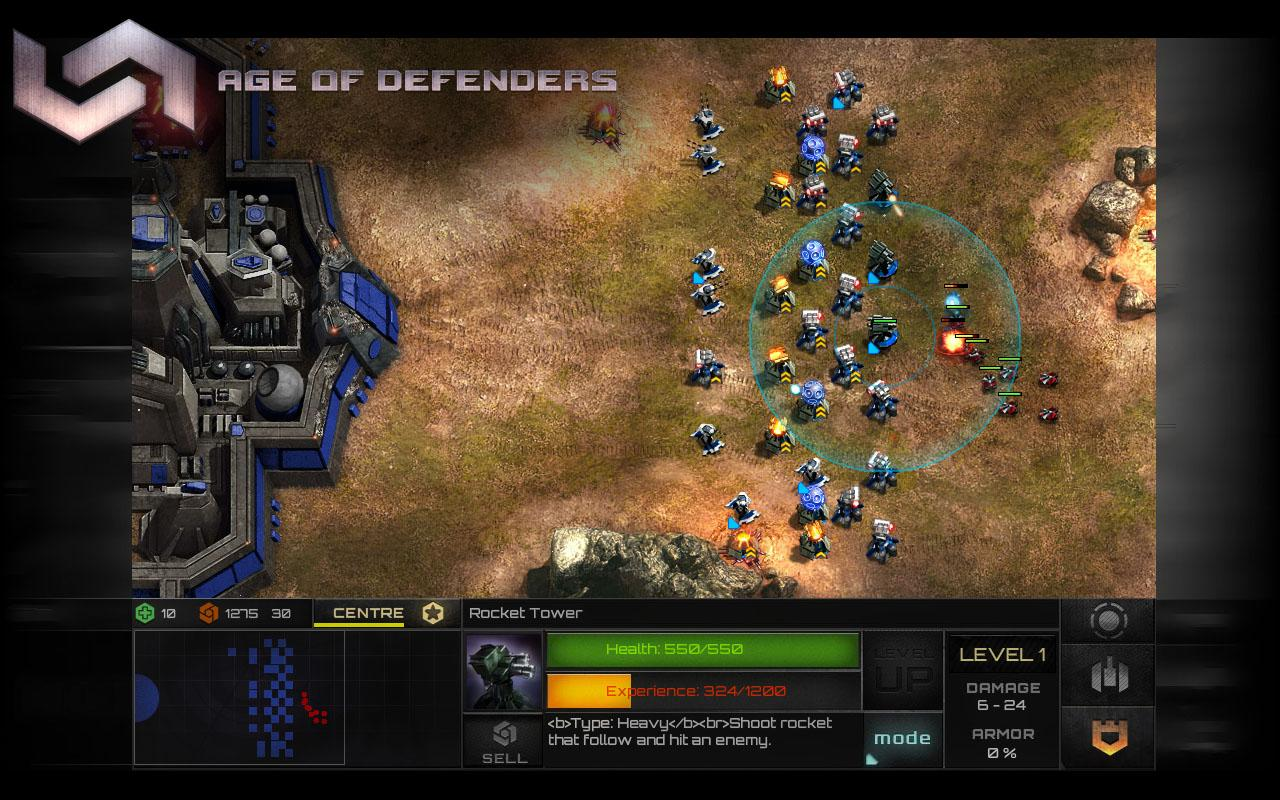
Task: Toggle the LEVEL 1 indicator panel
Action: 1001,654
